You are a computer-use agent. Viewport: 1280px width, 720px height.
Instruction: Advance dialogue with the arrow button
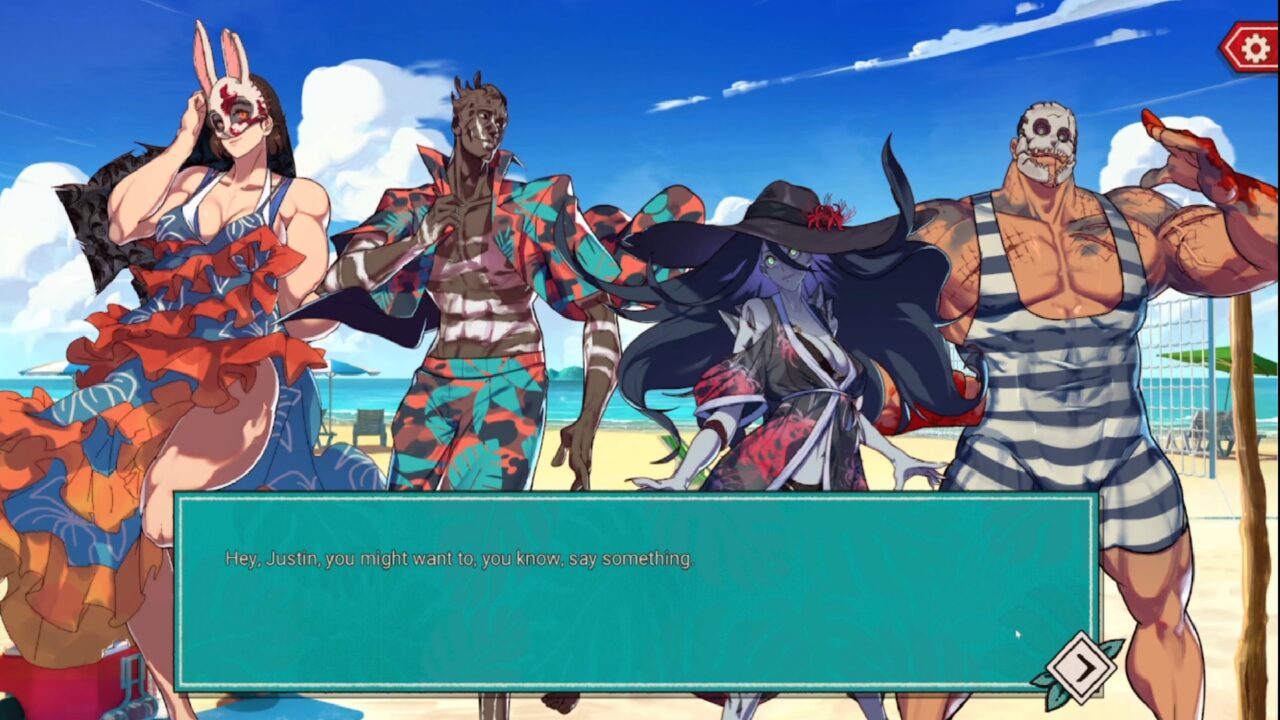[x=1082, y=667]
